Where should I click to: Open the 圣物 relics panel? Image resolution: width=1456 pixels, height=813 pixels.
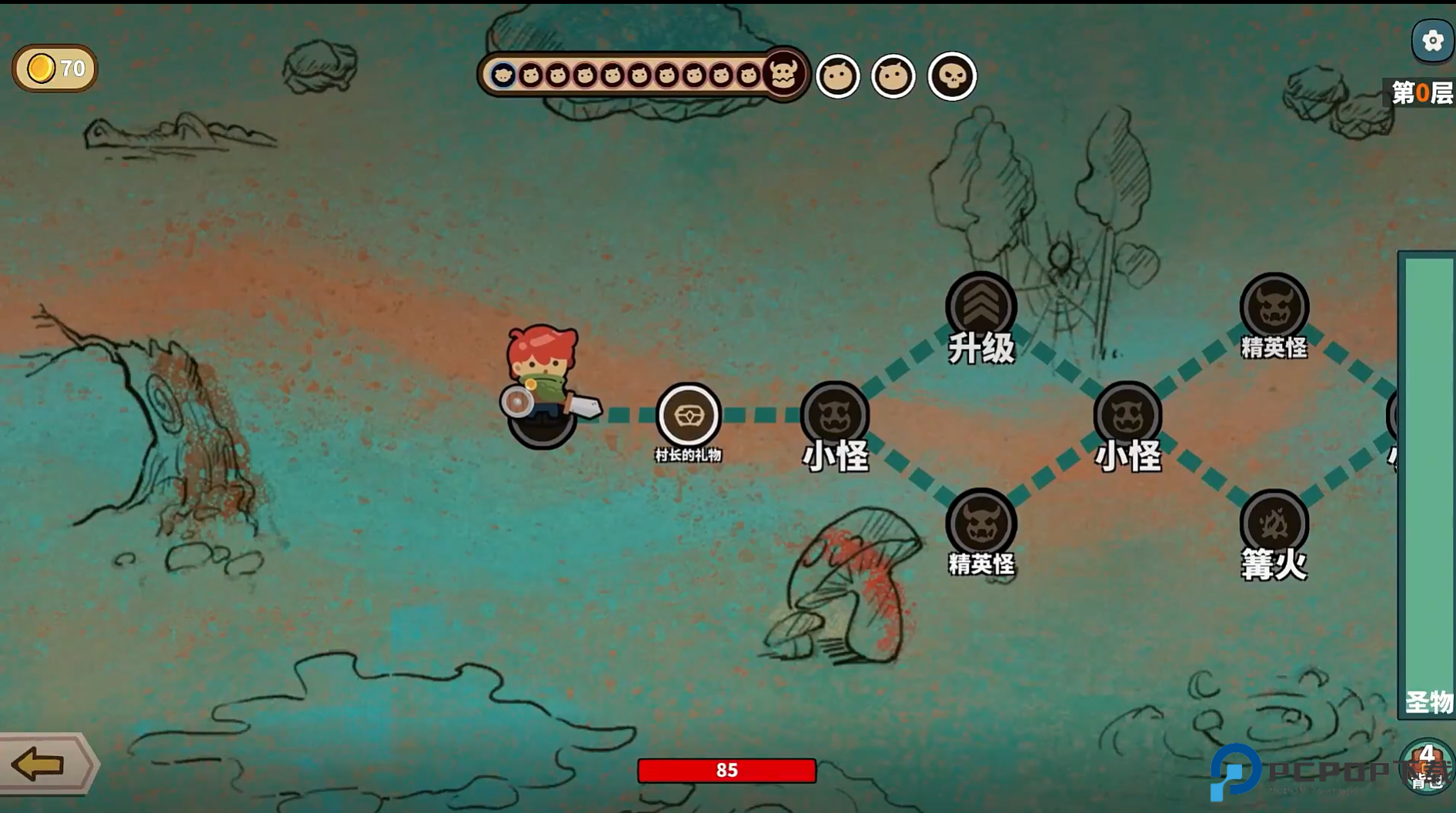1428,485
